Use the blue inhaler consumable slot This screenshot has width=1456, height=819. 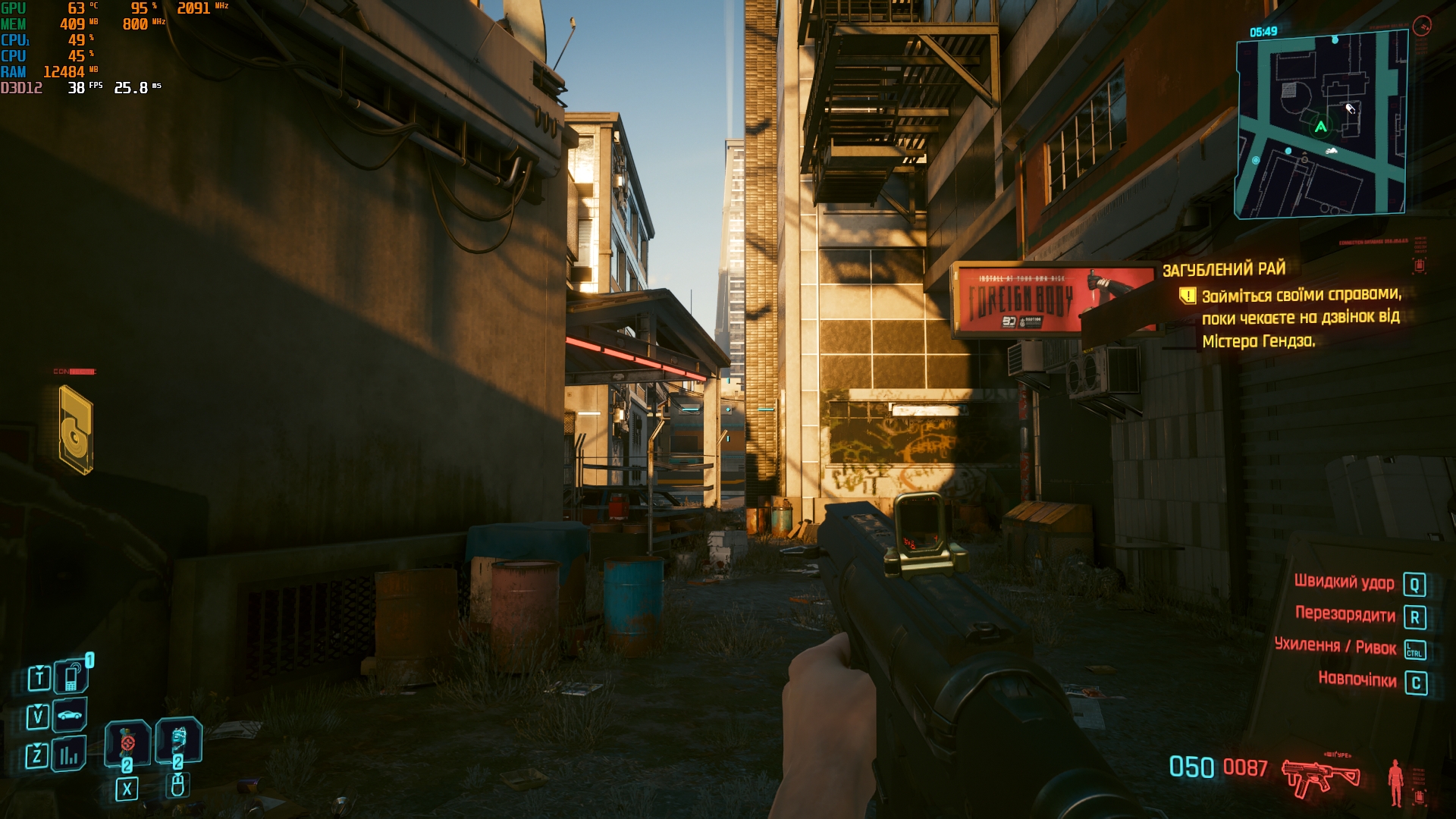tap(178, 739)
